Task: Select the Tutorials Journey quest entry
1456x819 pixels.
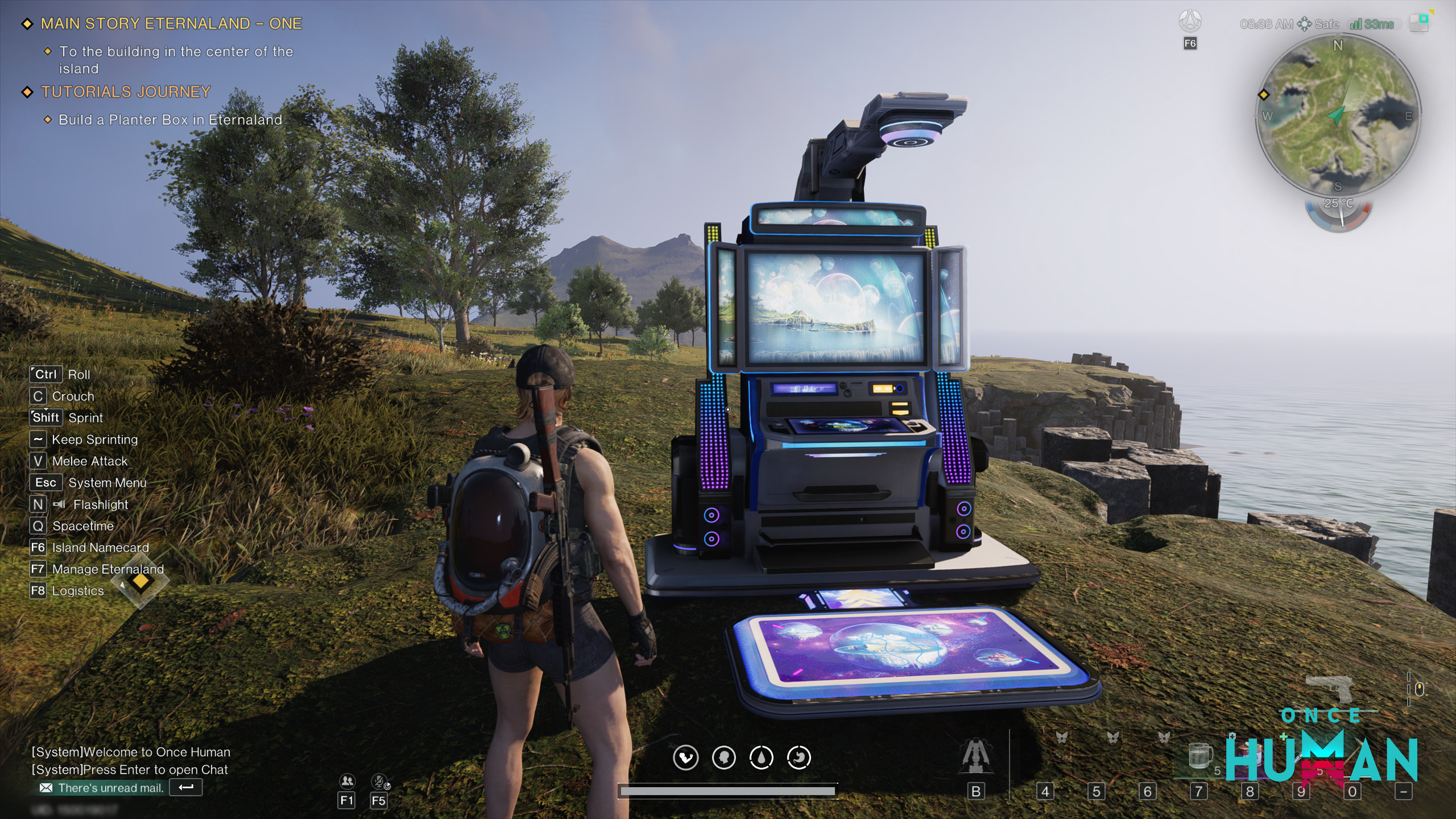Action: (x=126, y=92)
